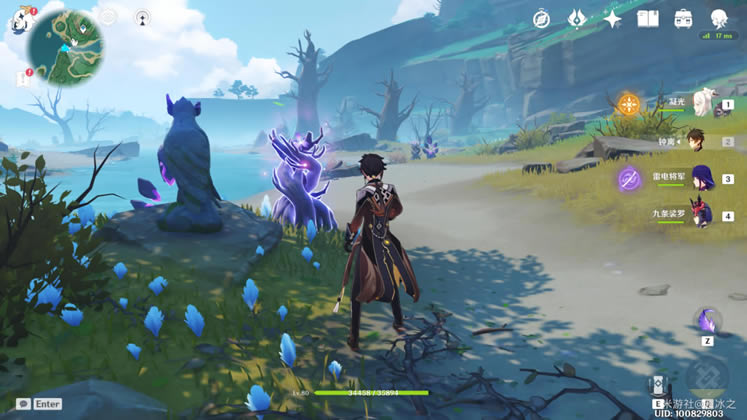The width and height of the screenshot is (747, 420).
Task: Open the character profile screen icon
Action: (719, 19)
